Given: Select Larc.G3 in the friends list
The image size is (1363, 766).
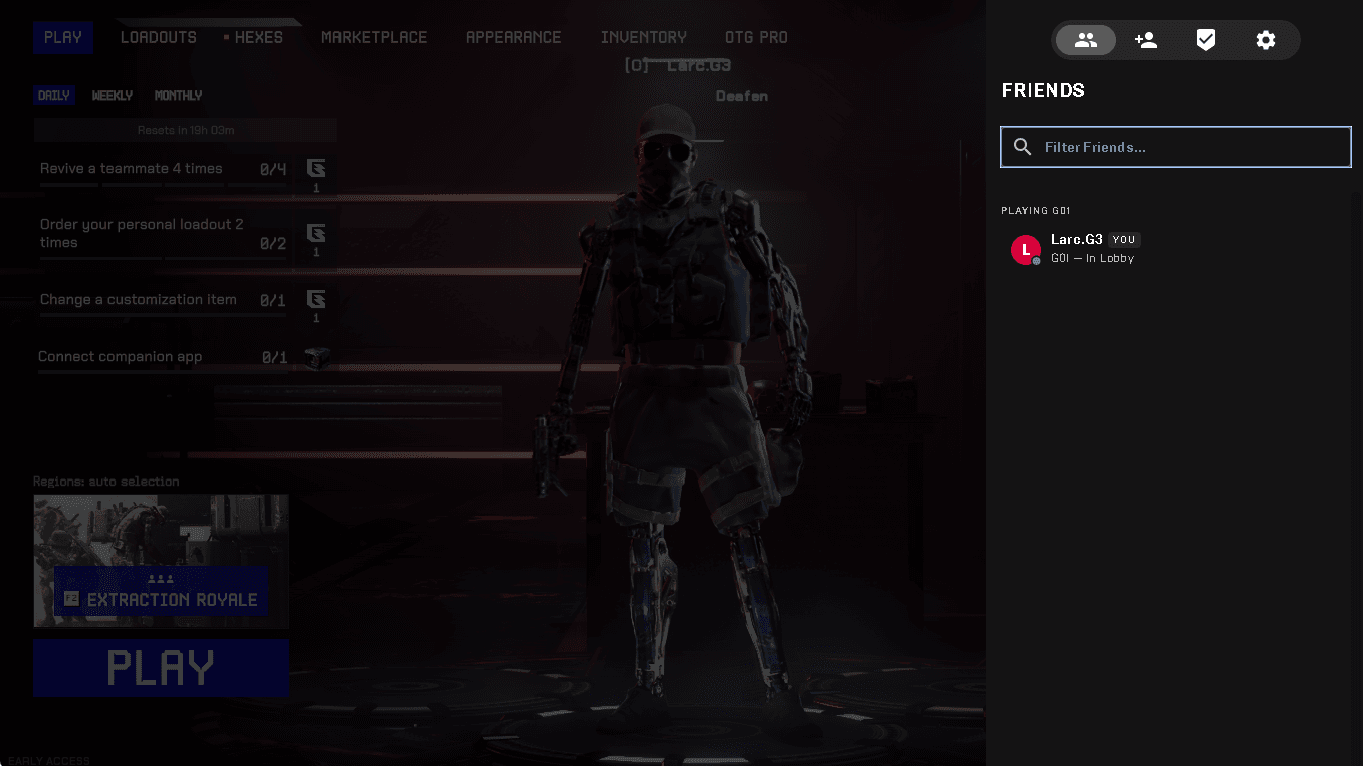Looking at the screenshot, I should 1076,248.
